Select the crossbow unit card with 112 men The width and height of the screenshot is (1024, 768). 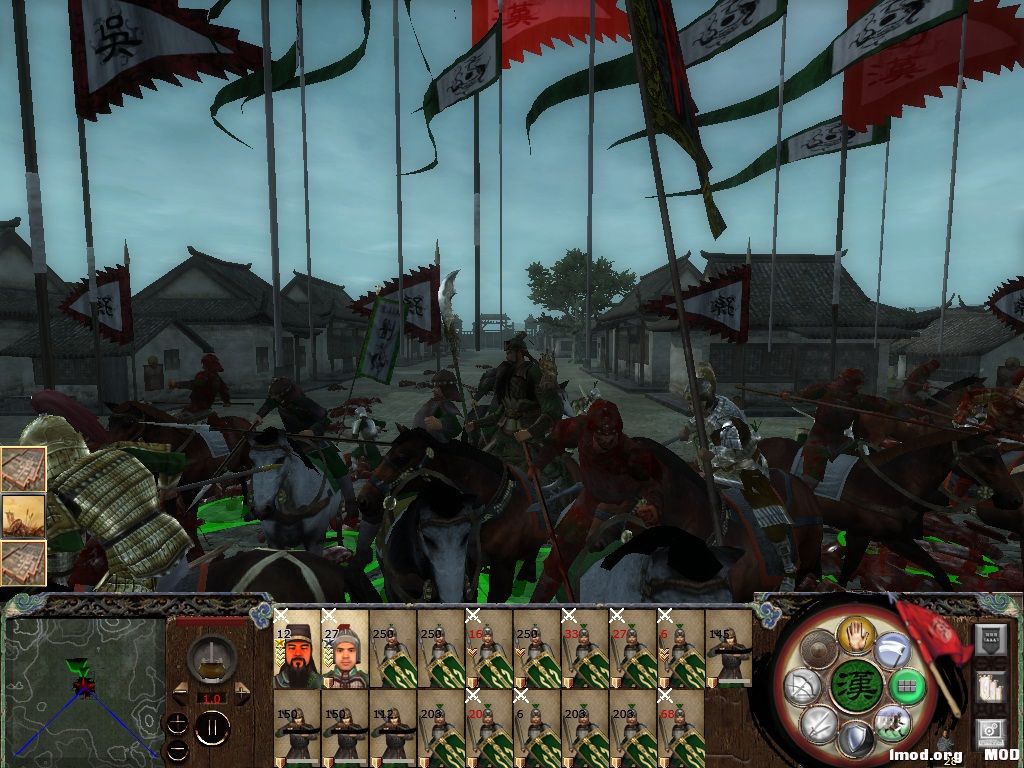click(392, 728)
